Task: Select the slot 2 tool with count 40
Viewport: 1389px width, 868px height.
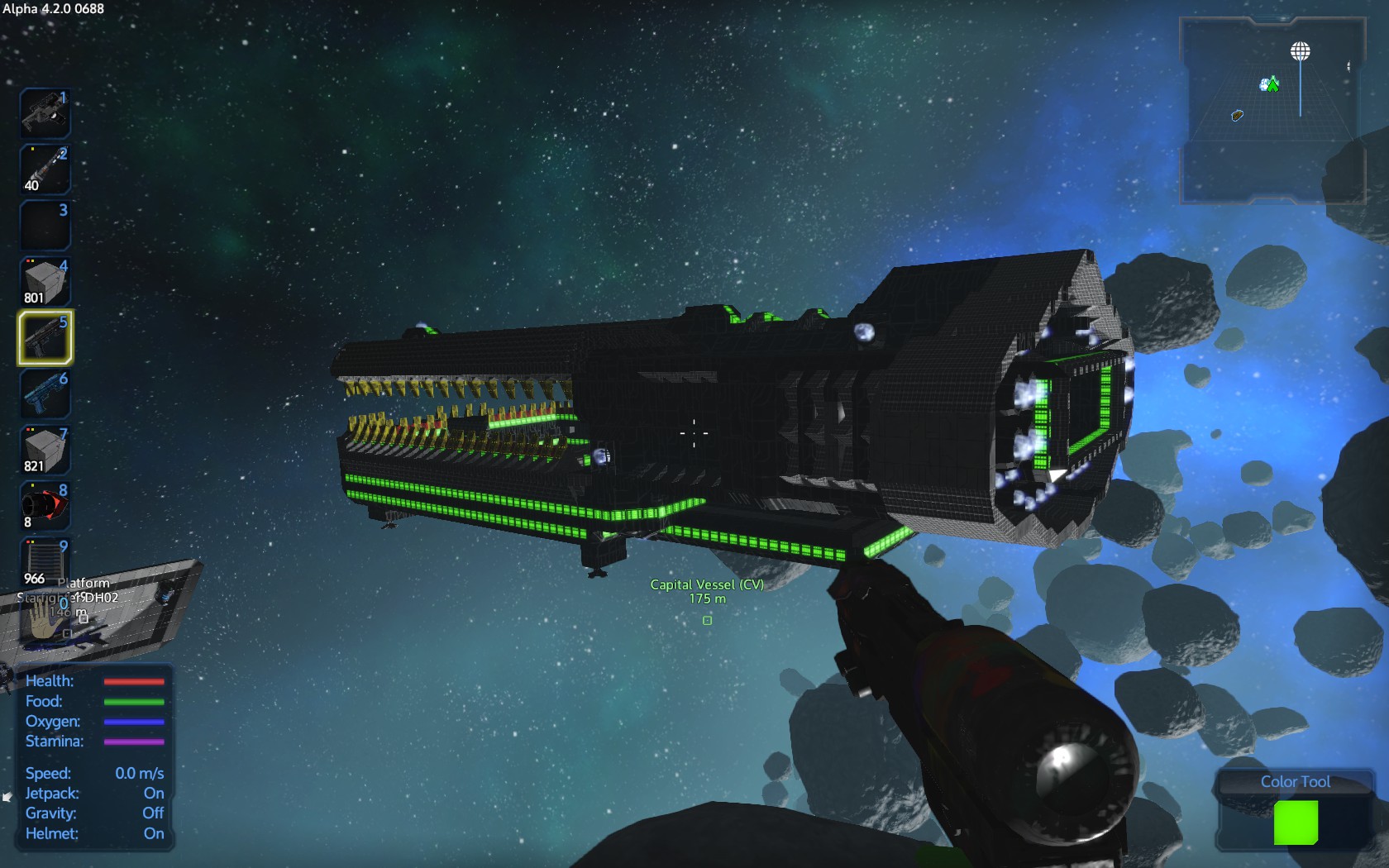Action: pyautogui.click(x=45, y=169)
